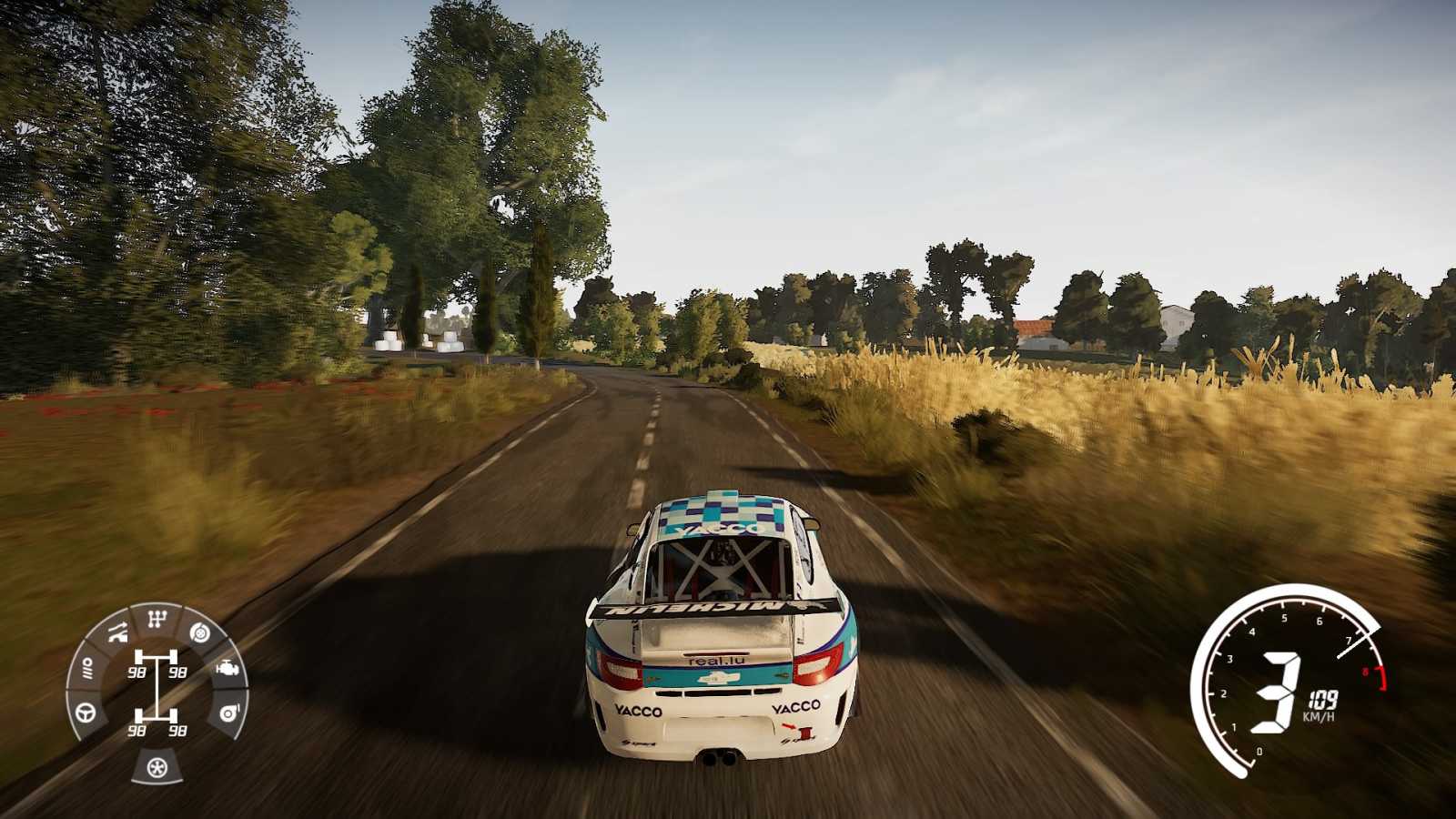The image size is (1456, 819).
Task: Select the steering wheel status icon
Action: click(x=86, y=711)
